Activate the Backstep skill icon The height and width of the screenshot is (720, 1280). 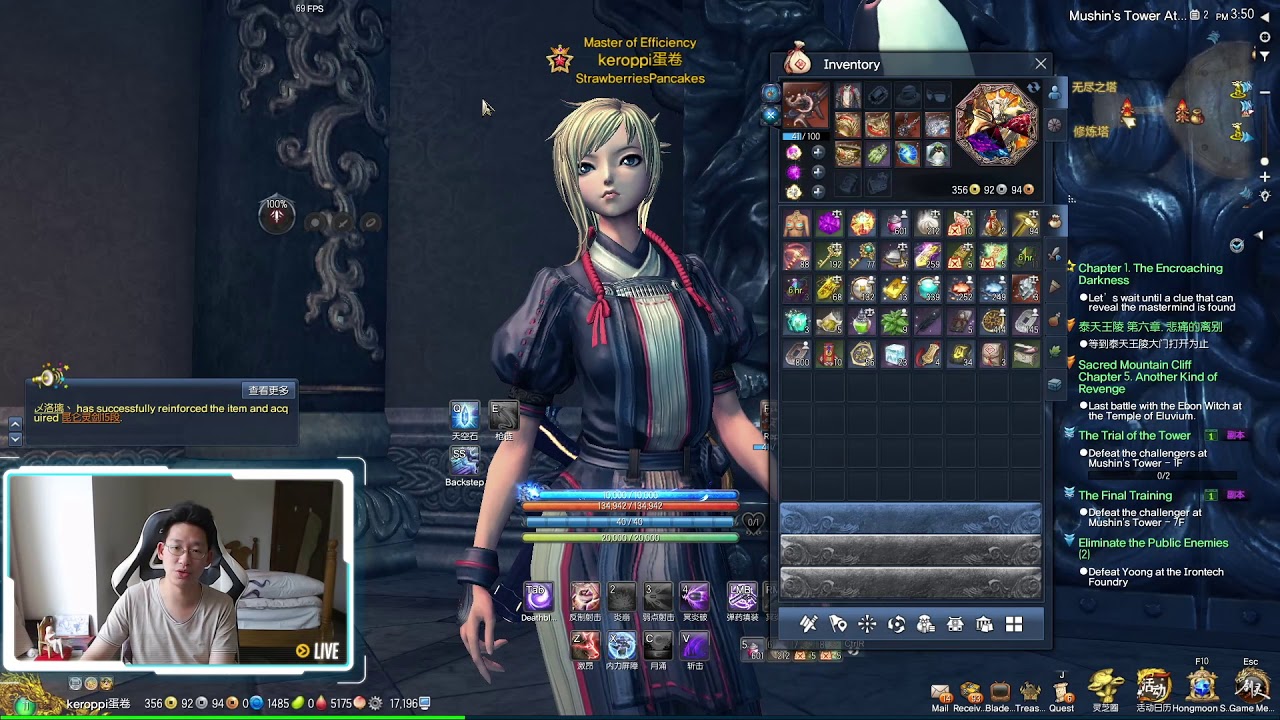[x=464, y=460]
